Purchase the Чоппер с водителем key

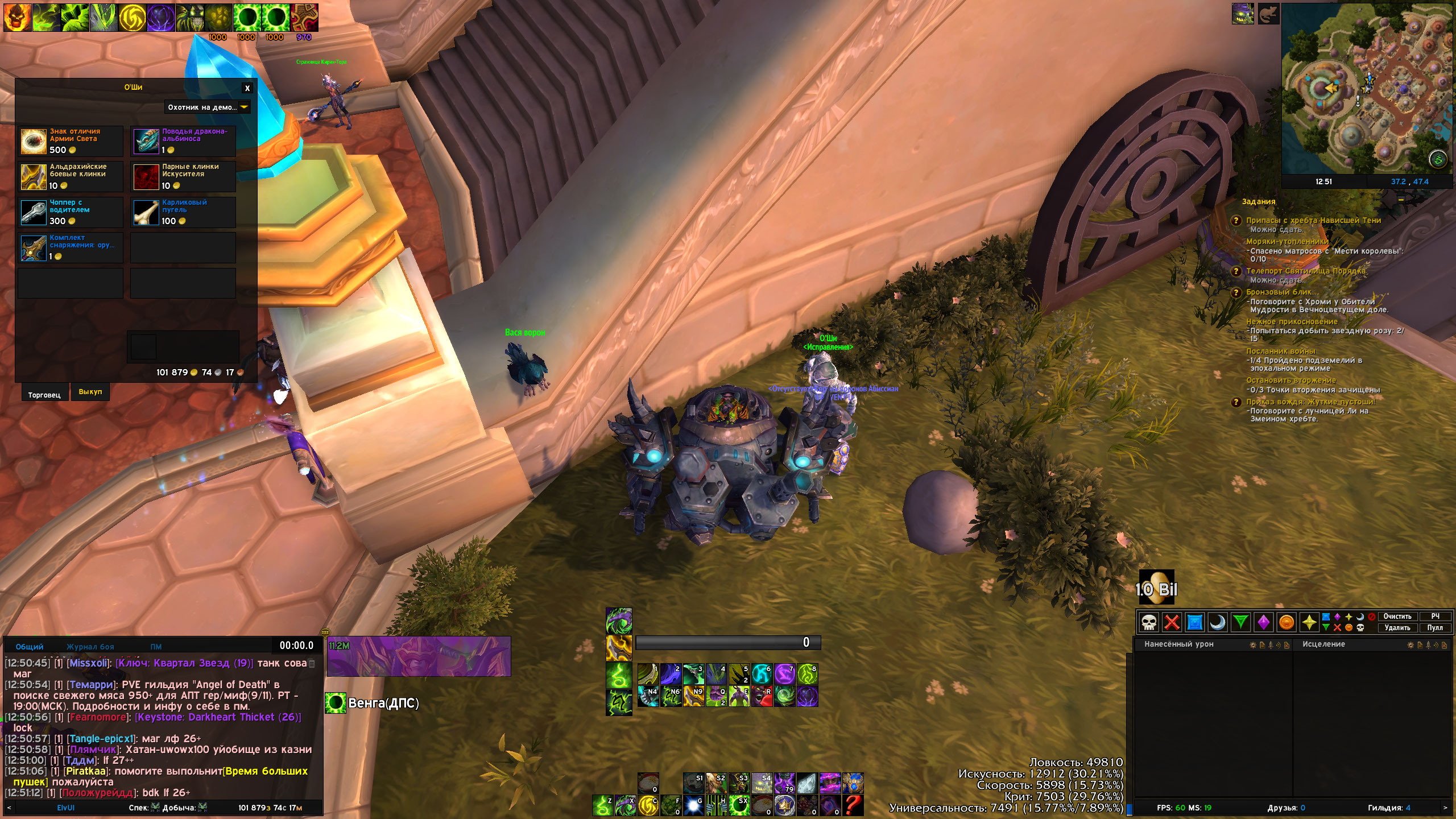coord(34,212)
